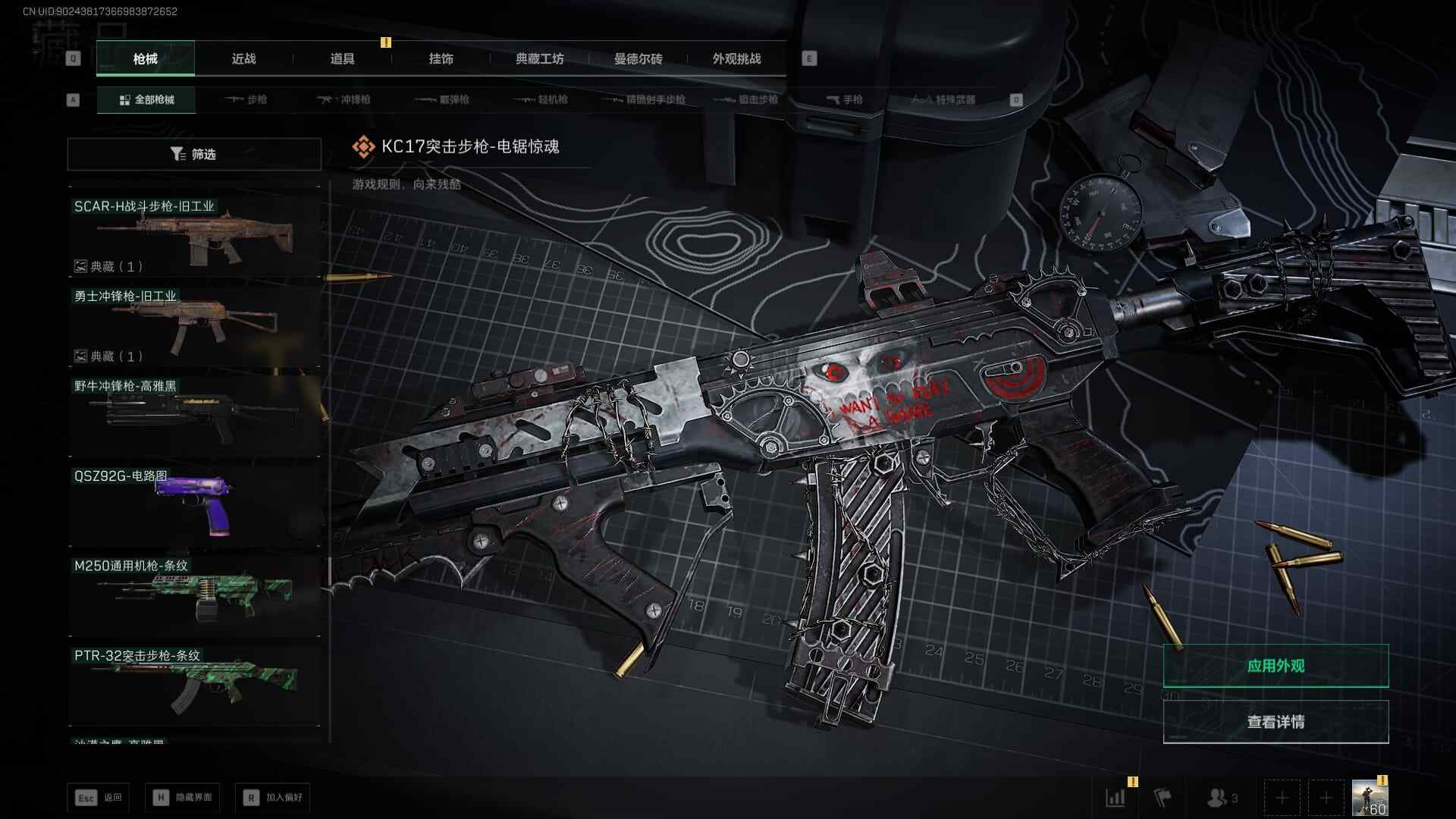Choose the purple QSZ92G 电路图 pistol skin
1456x819 pixels.
pos(194,502)
